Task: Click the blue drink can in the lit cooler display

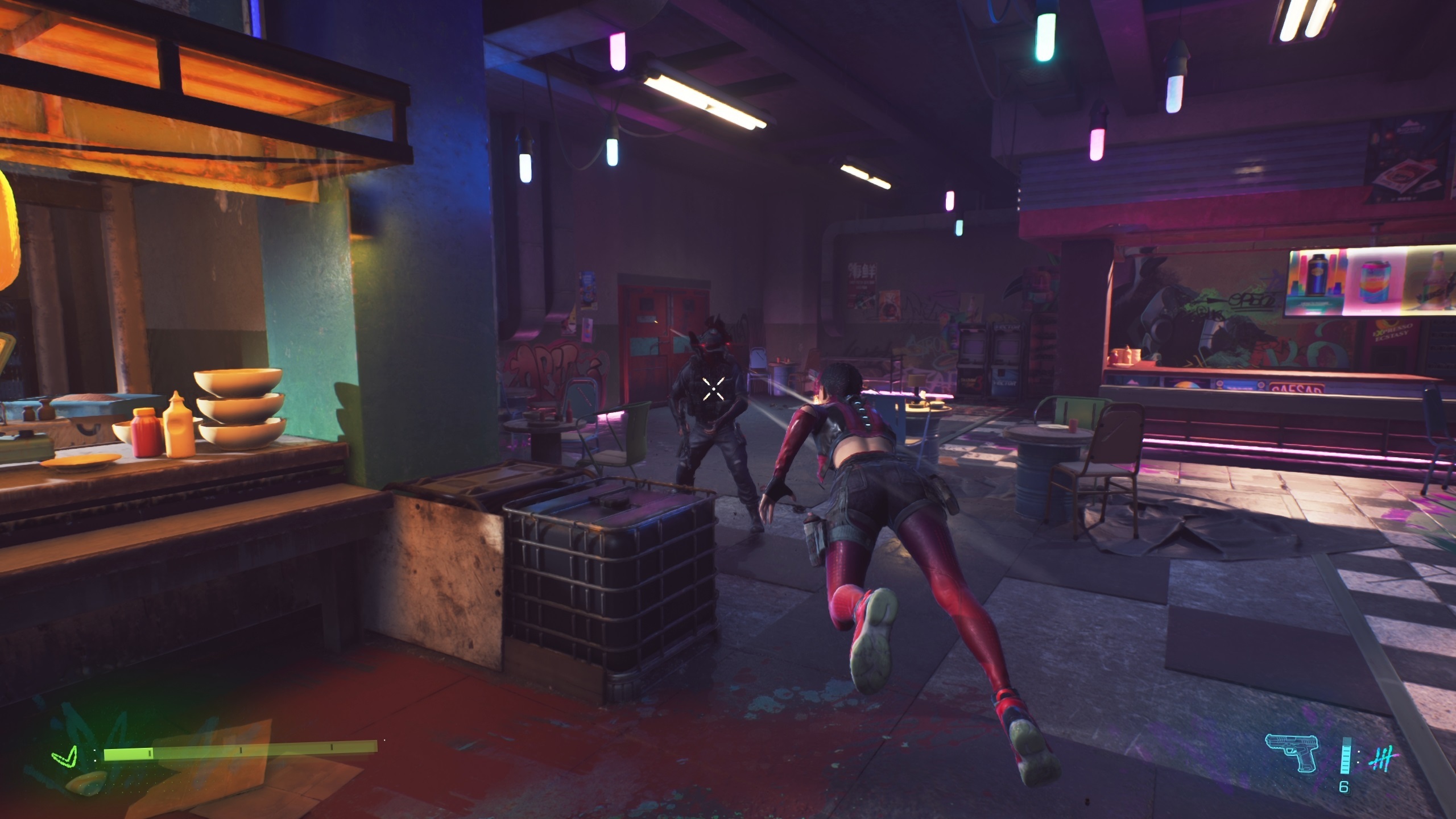Action: click(x=1316, y=274)
